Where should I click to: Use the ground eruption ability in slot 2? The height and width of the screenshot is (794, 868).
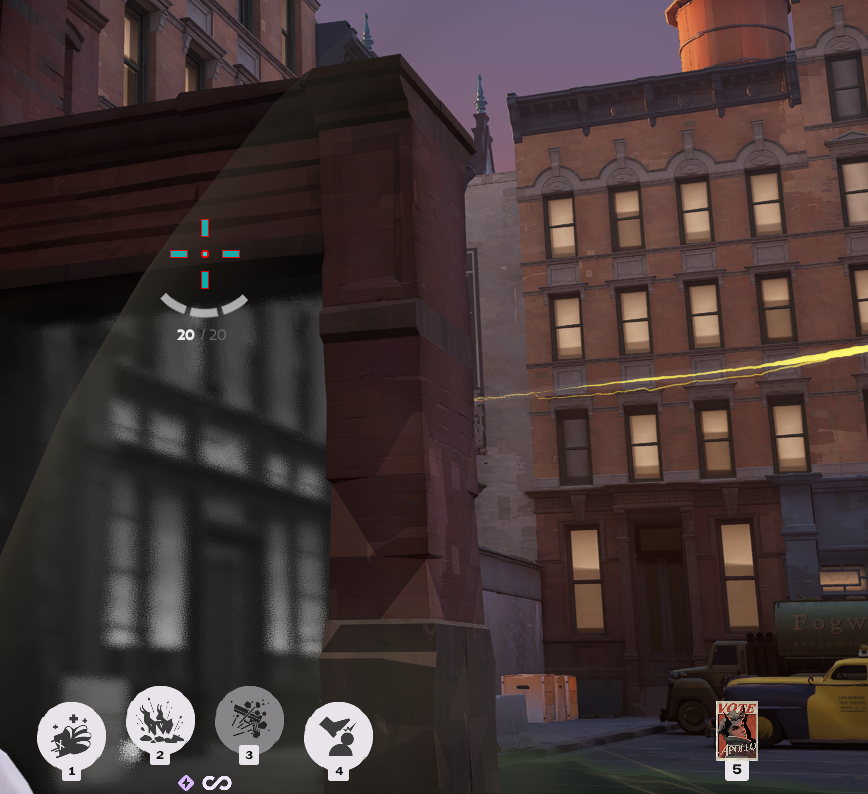(160, 721)
